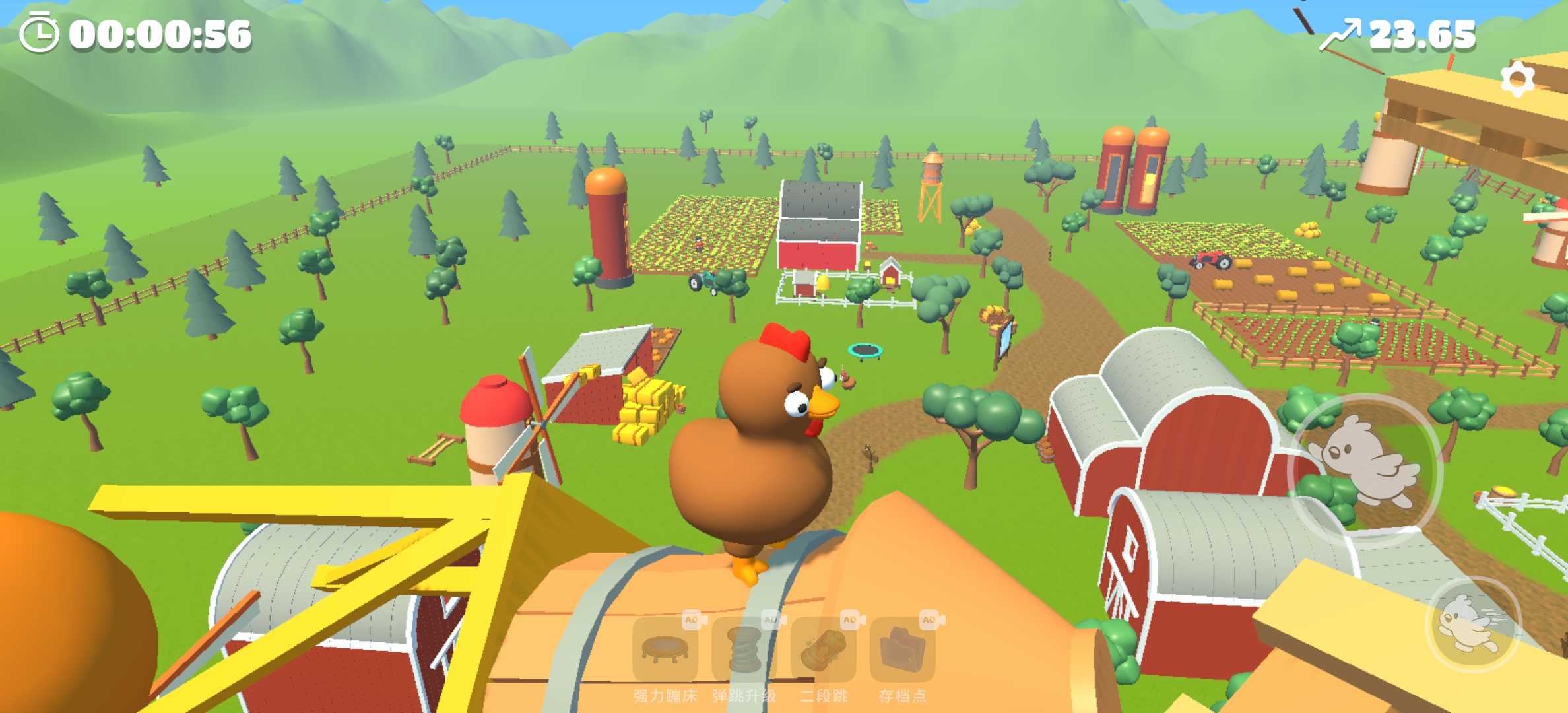Tap the large flying chicken jump button
Image resolution: width=1568 pixels, height=713 pixels.
point(1364,470)
